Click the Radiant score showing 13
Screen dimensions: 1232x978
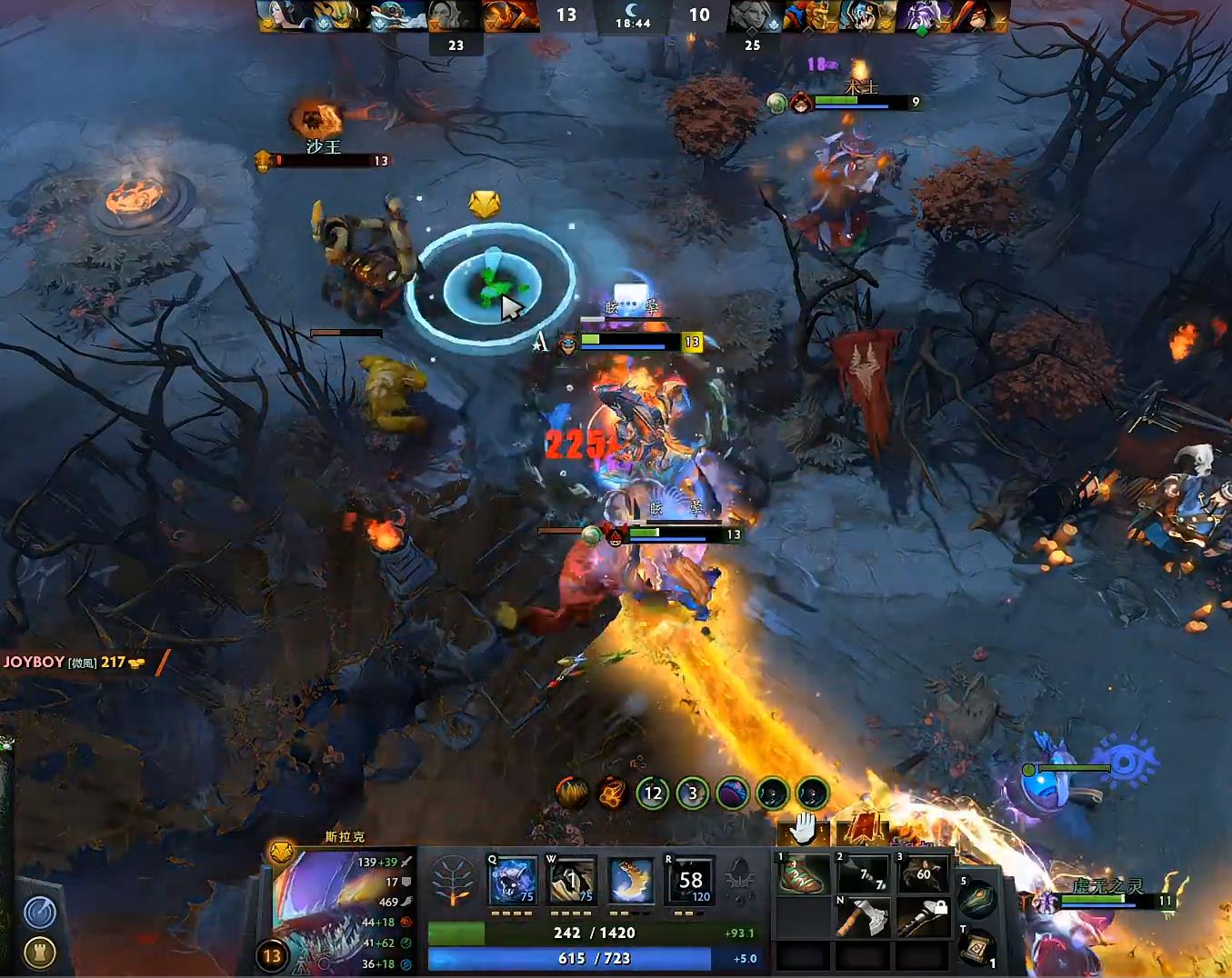(567, 15)
